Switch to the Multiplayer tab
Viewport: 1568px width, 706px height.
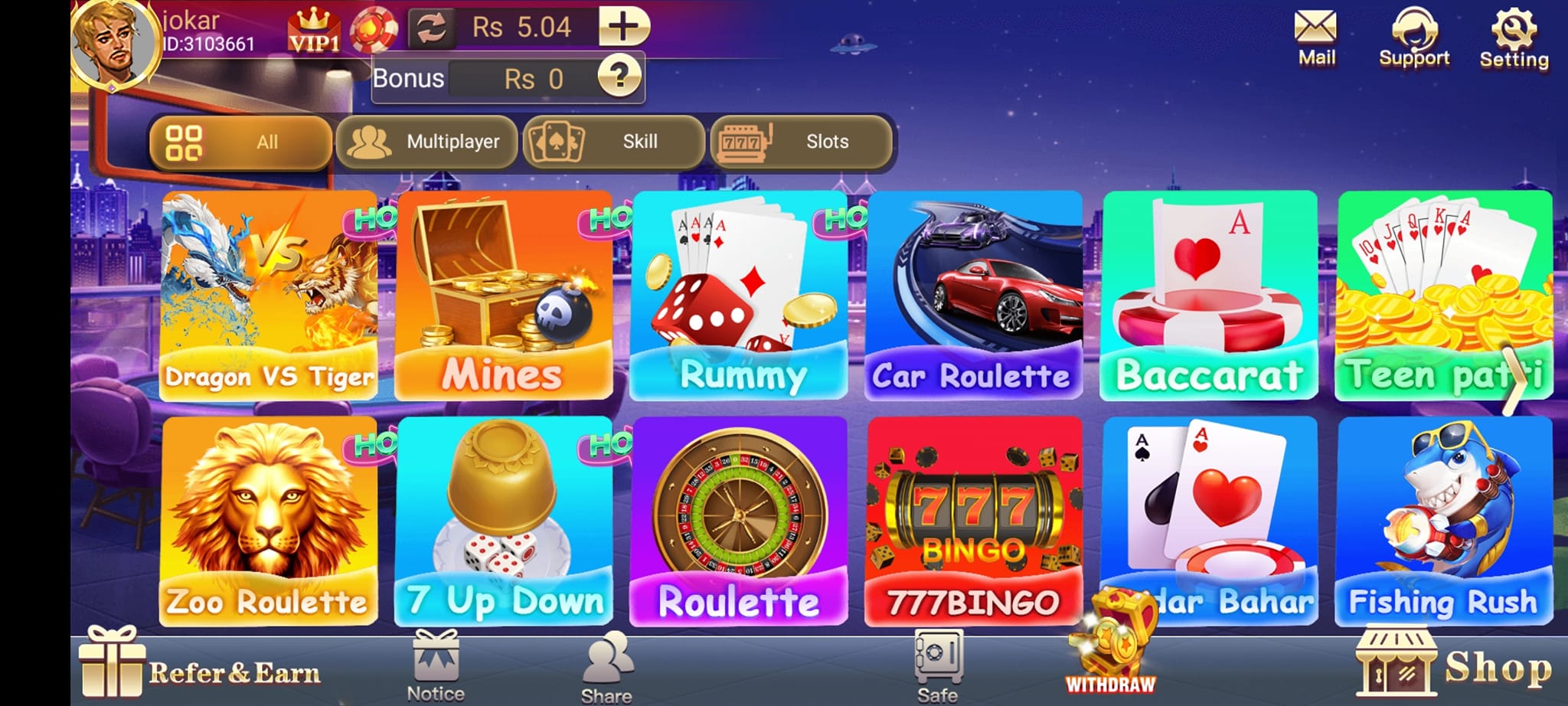coord(426,142)
